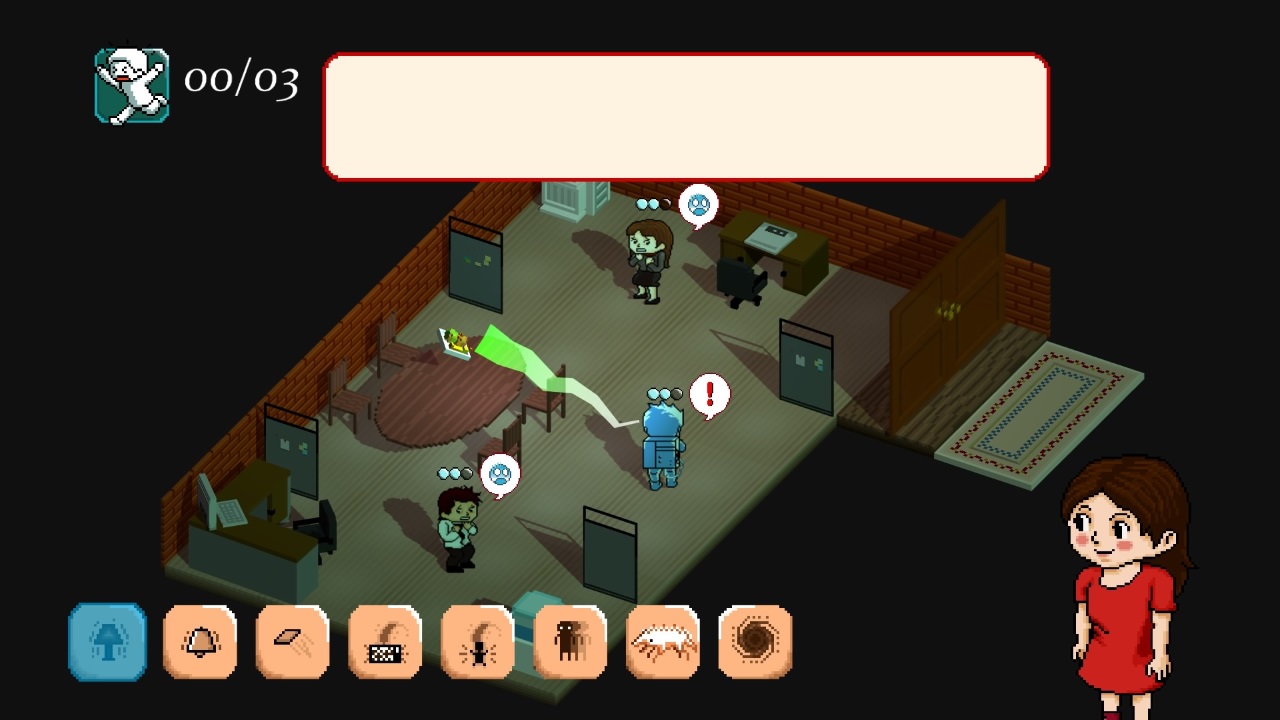
Task: Click the exclamation mark bubble
Action: click(x=710, y=394)
